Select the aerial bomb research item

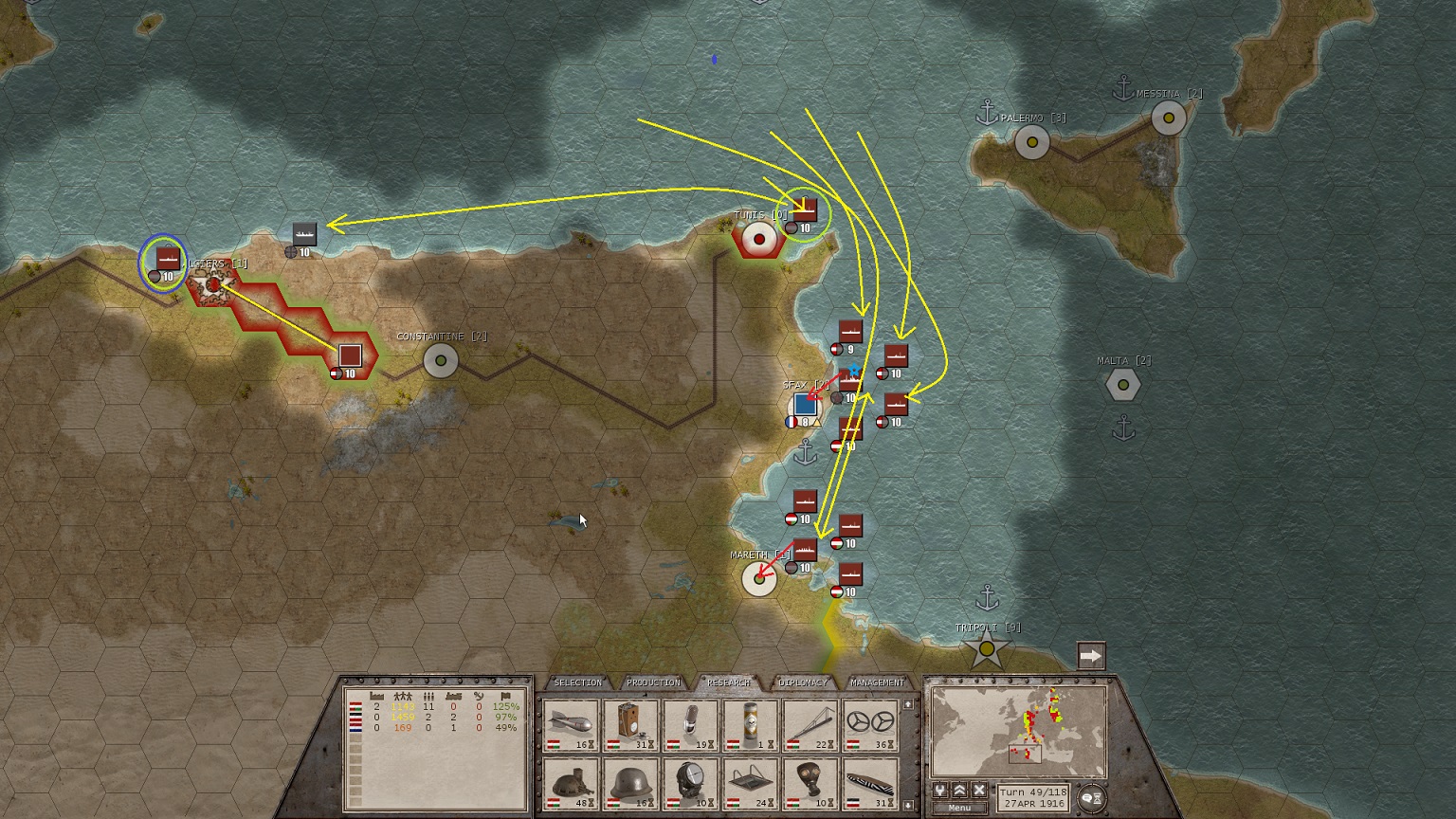click(x=572, y=725)
